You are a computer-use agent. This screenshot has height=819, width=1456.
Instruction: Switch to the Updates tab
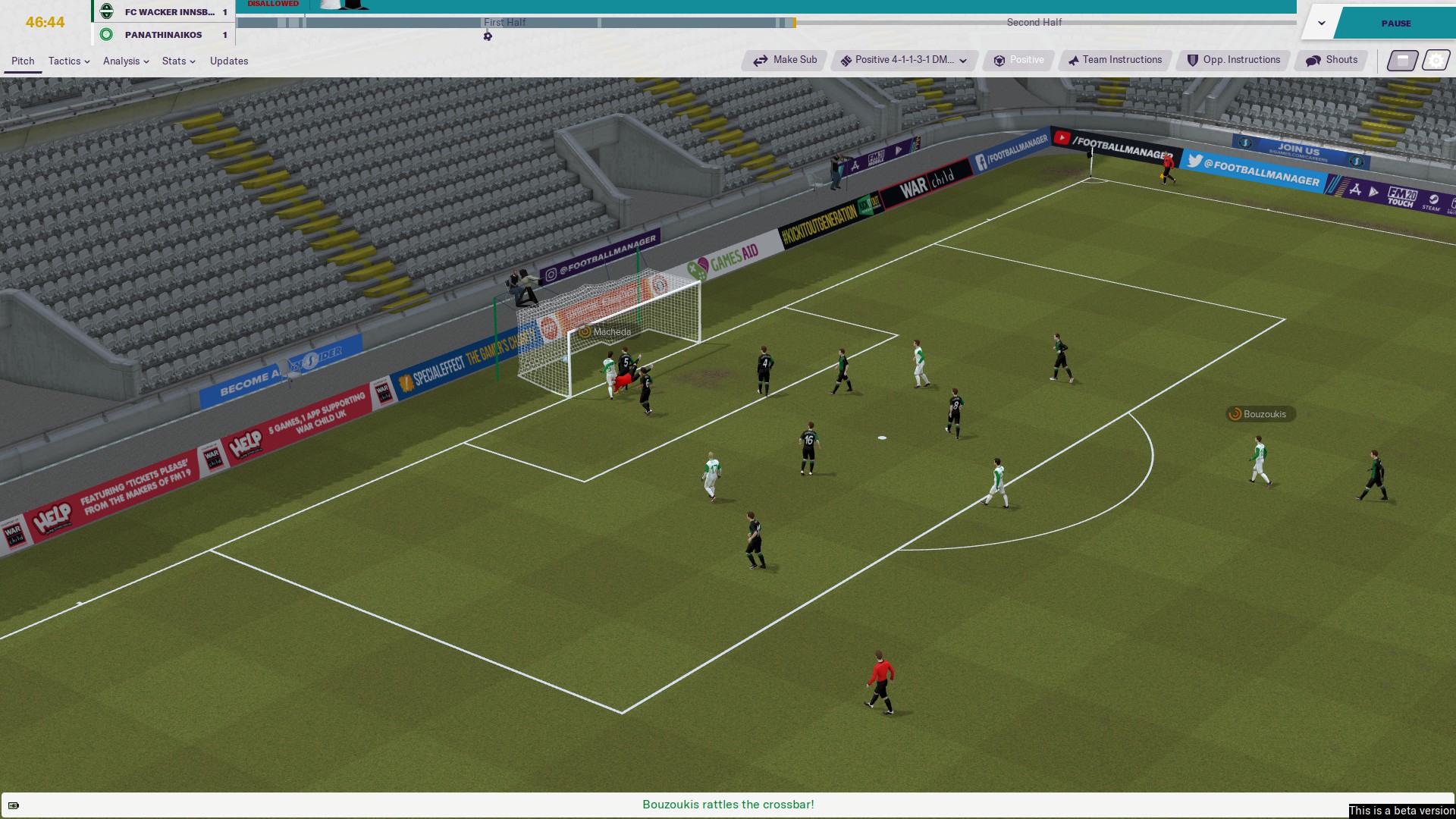coord(229,61)
